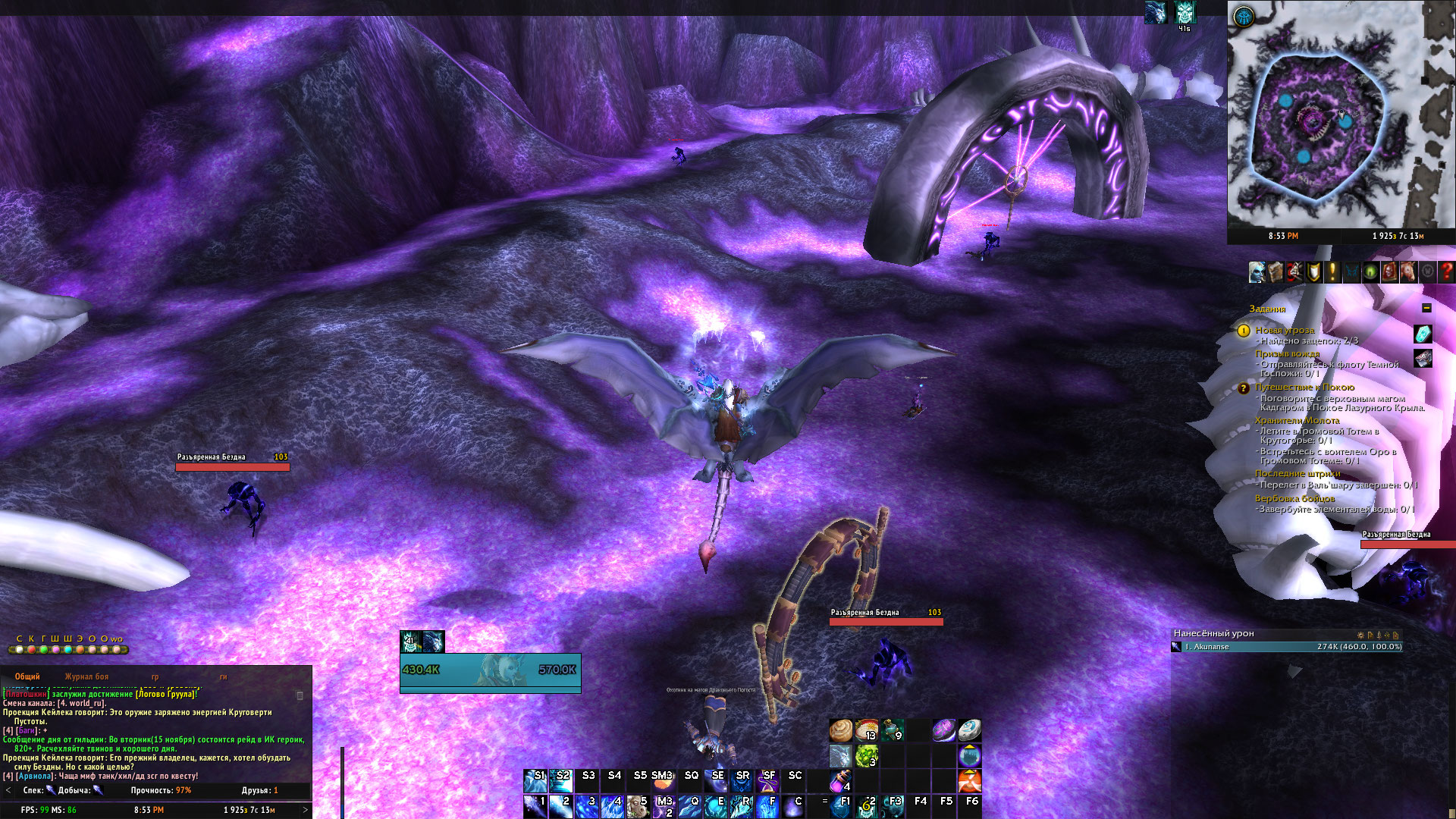Switch to the Журнал боя chat tab
1456x819 pixels.
pos(86,676)
